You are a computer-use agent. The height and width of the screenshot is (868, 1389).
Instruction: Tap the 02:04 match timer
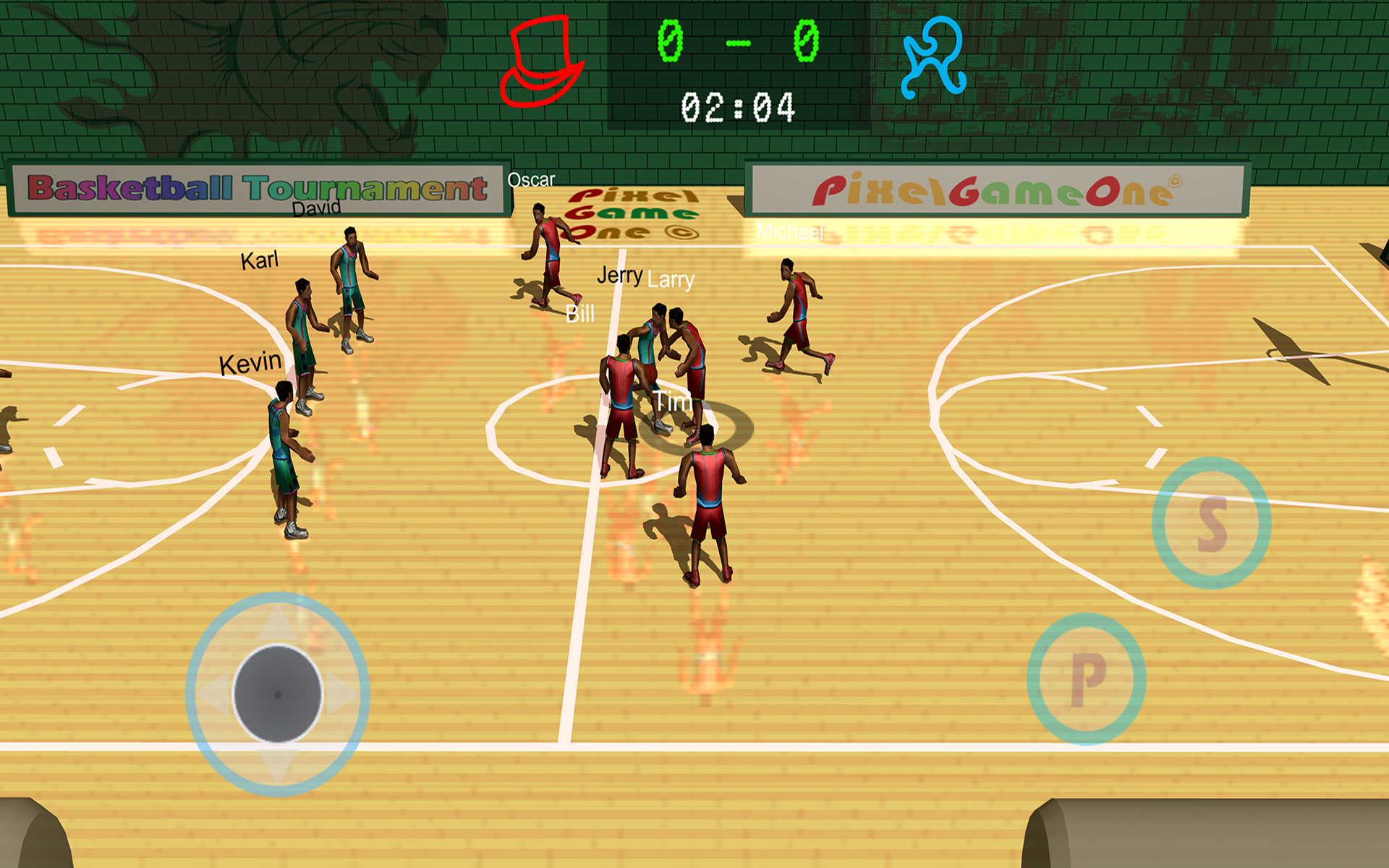(739, 106)
